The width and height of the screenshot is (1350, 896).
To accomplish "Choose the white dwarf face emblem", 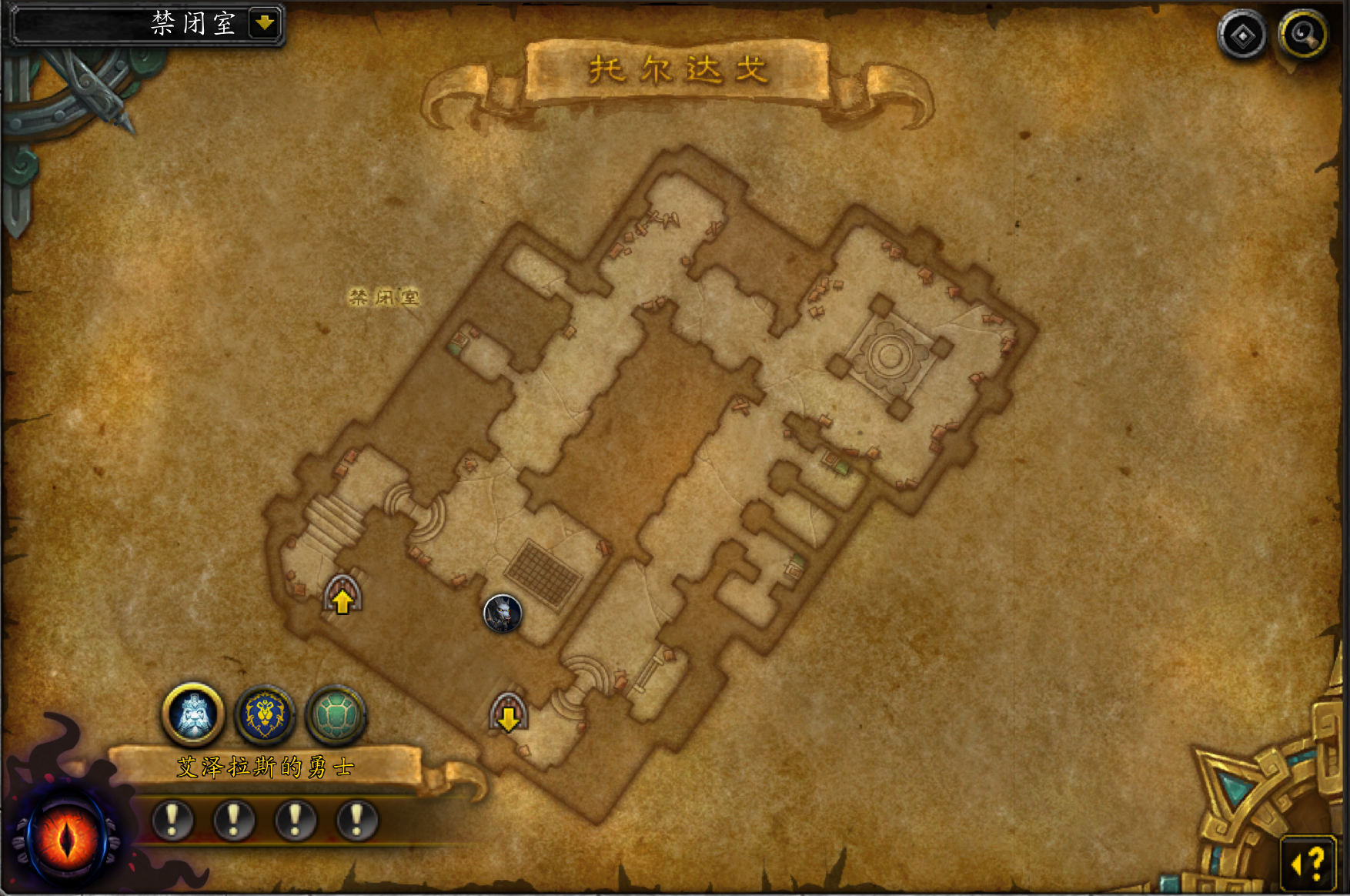I will coord(193,714).
